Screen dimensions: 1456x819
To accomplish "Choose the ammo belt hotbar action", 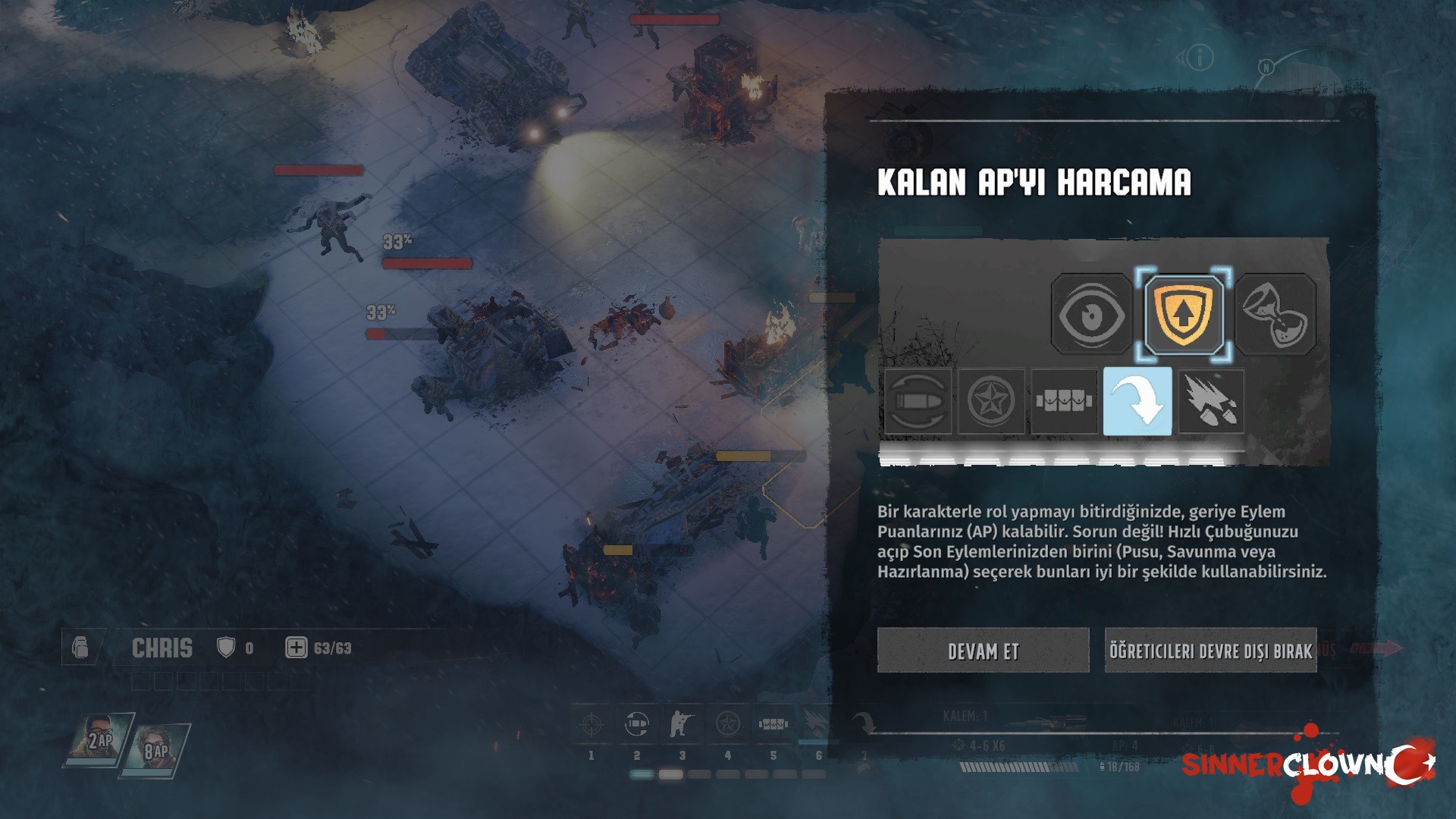I will coord(773,725).
